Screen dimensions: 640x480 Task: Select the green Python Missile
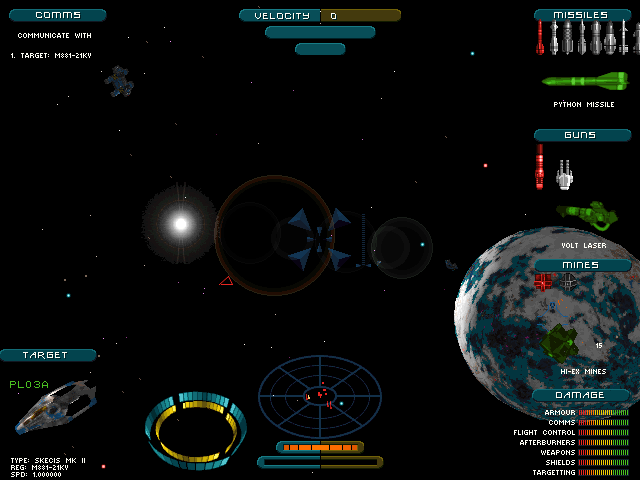[584, 81]
